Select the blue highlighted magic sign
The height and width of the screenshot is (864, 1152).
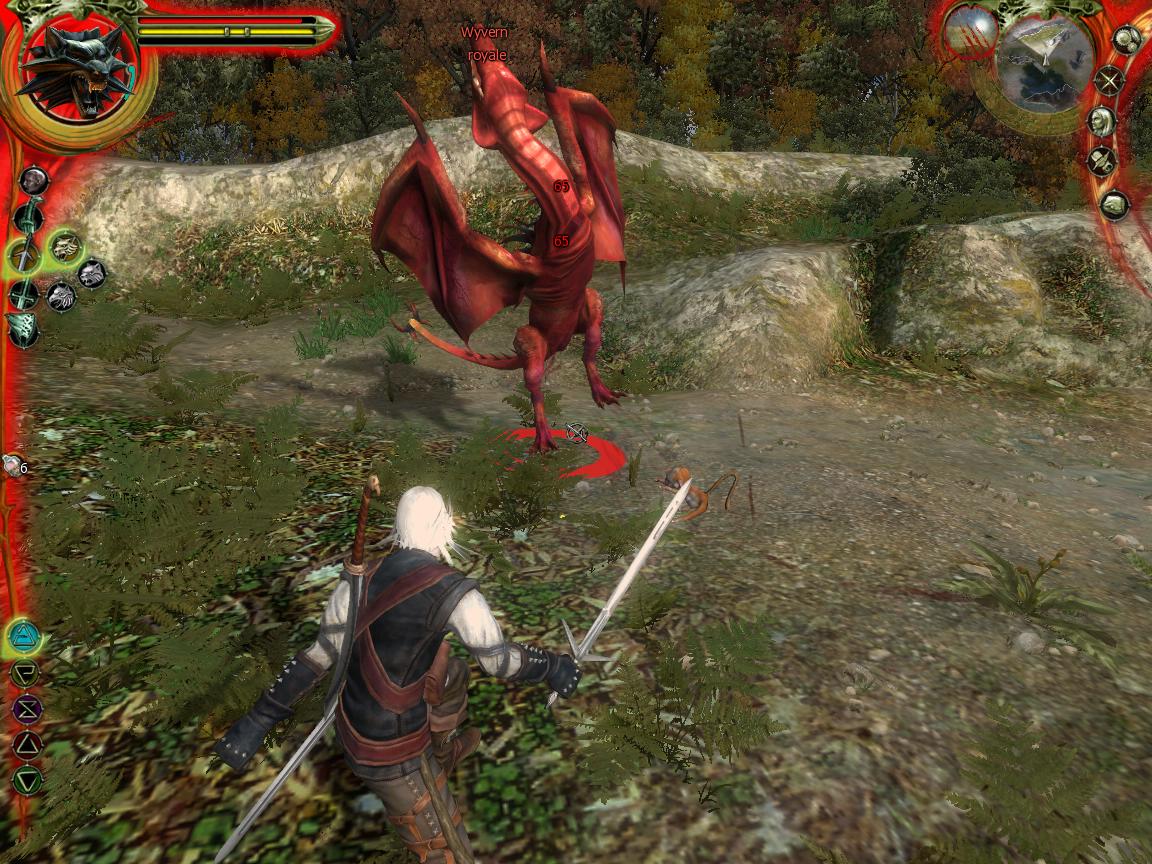point(23,635)
